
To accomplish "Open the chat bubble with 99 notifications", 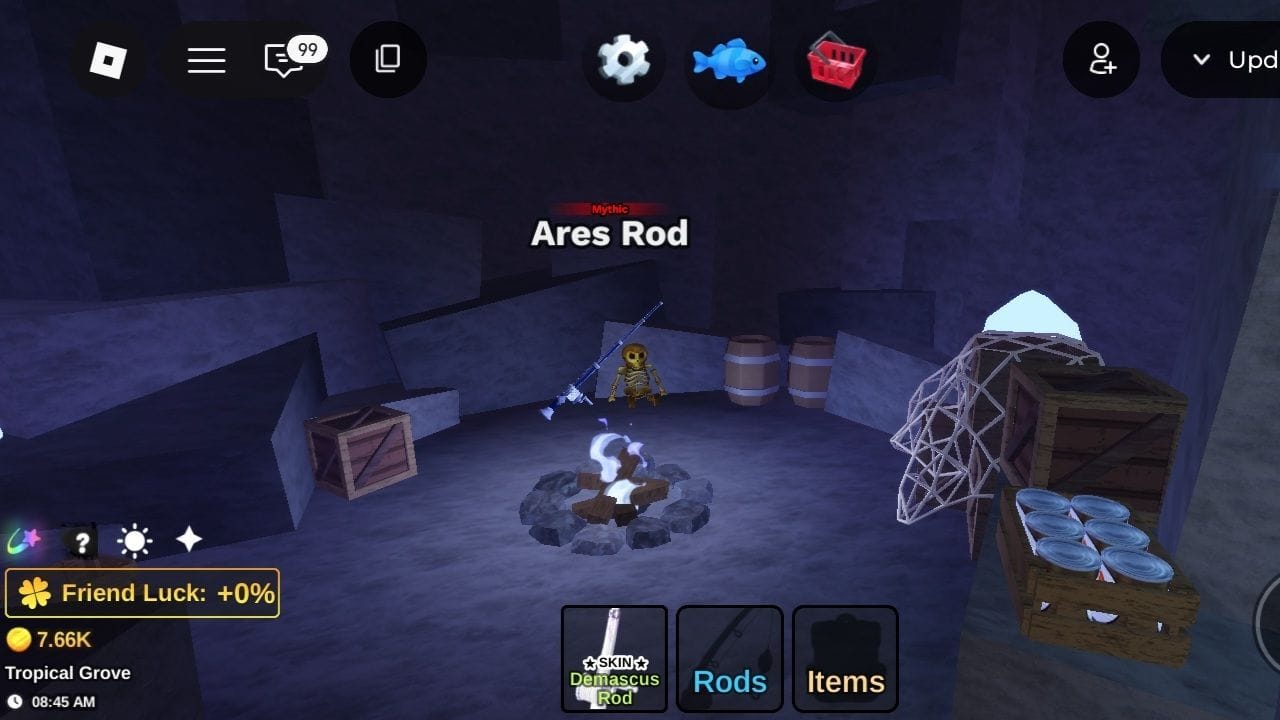I will click(284, 60).
